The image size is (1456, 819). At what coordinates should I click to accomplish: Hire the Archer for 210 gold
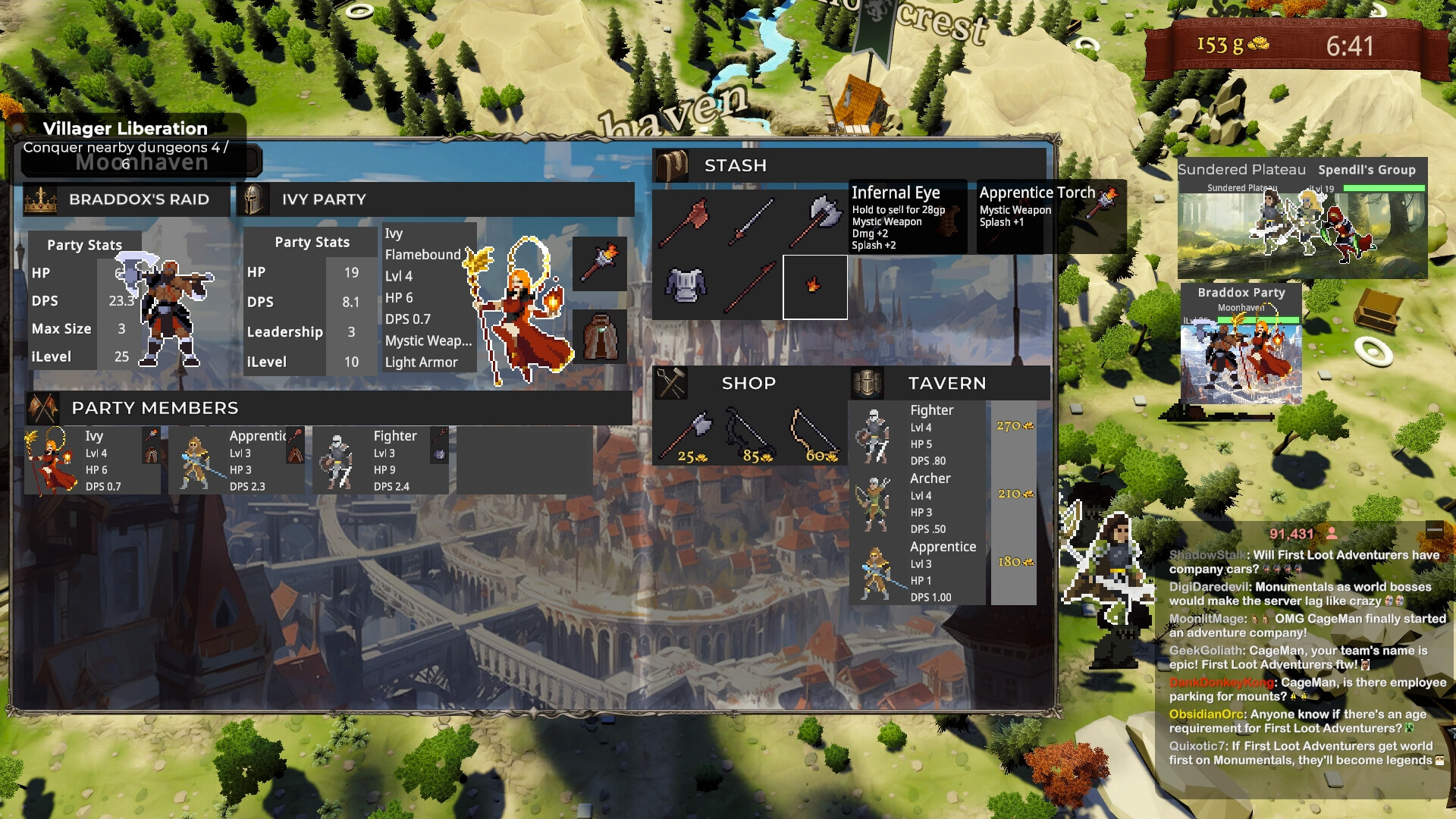(x=1014, y=494)
